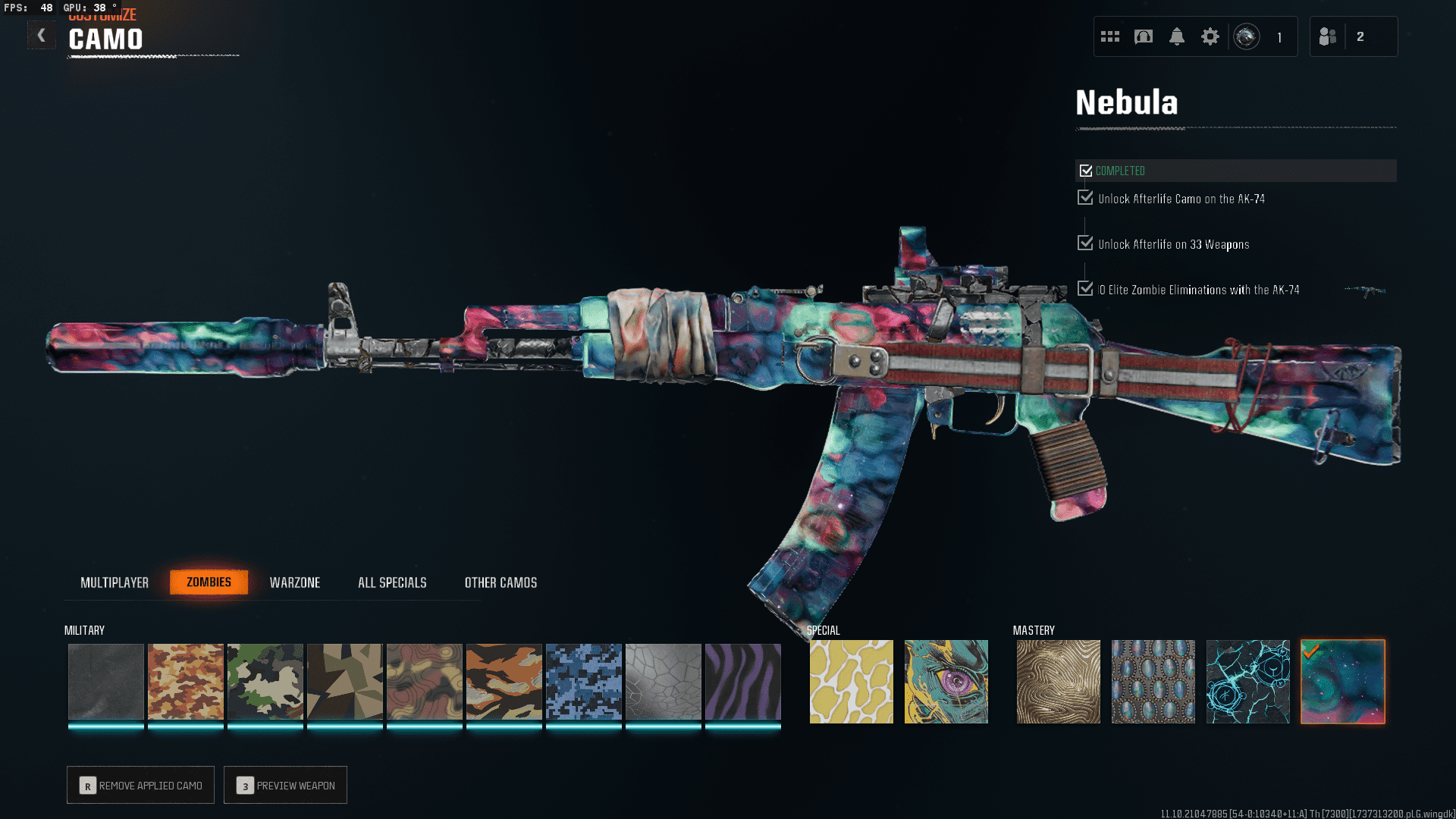This screenshot has width=1456, height=819.
Task: Pick the gold swirl mastery camo
Action: [1058, 682]
